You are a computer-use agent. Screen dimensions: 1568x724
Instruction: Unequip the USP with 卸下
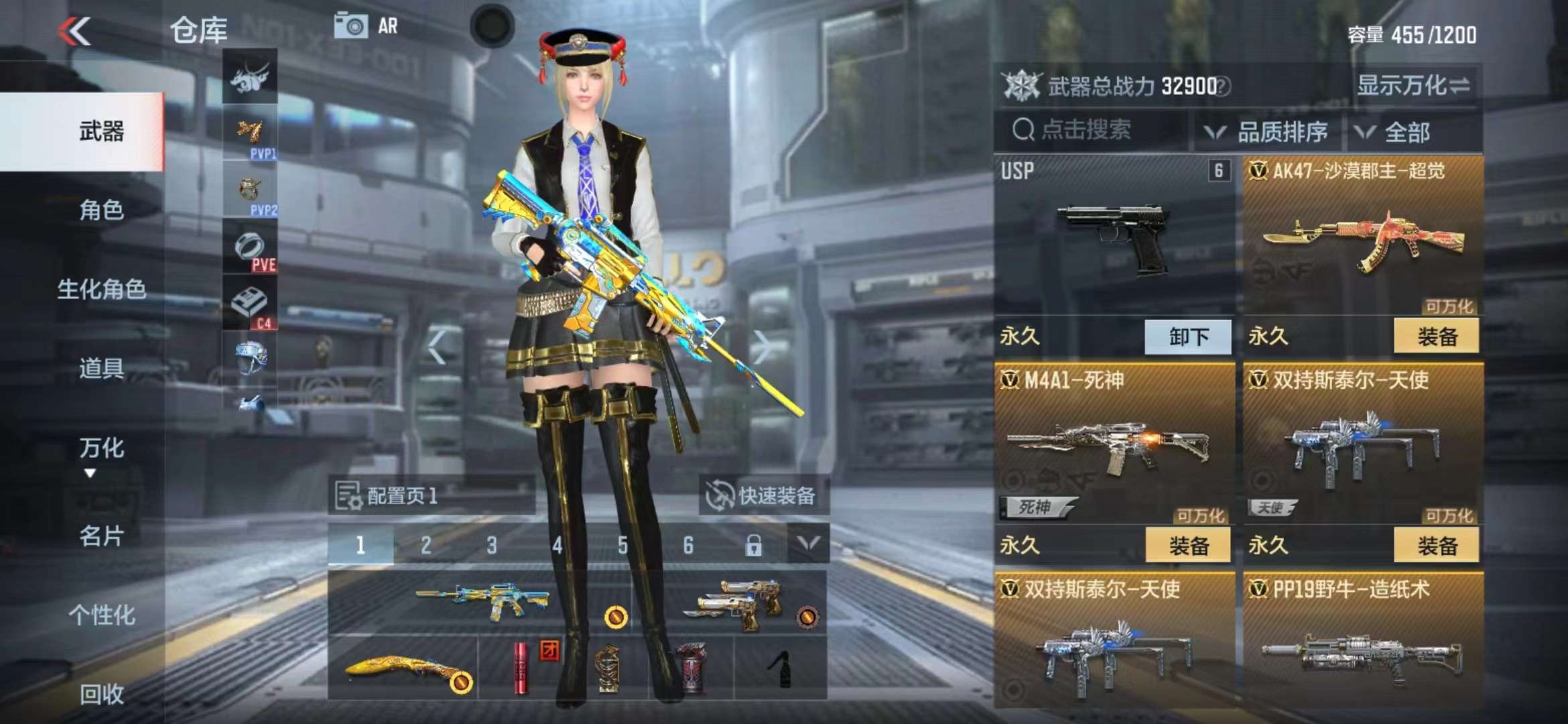point(1188,337)
